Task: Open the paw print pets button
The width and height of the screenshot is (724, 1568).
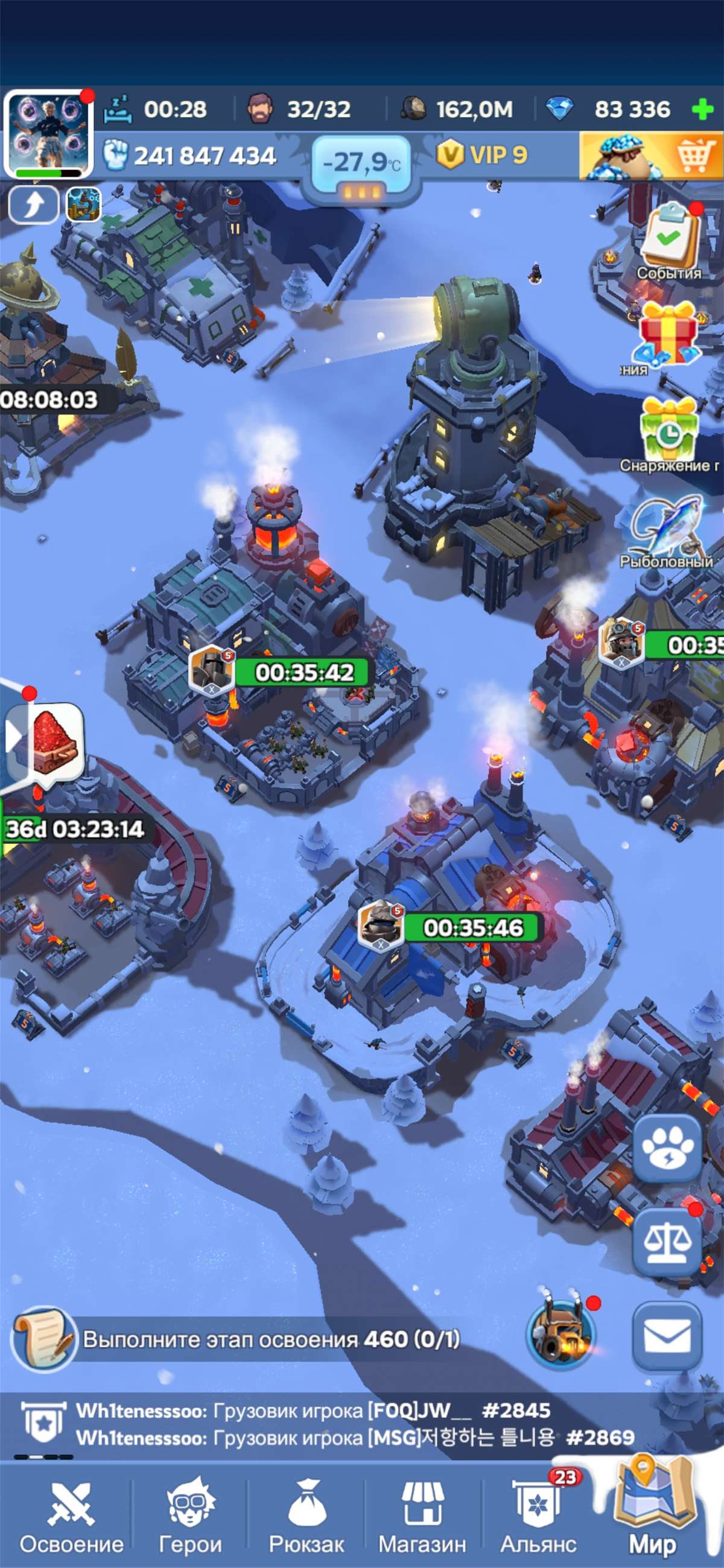Action: tap(667, 1148)
